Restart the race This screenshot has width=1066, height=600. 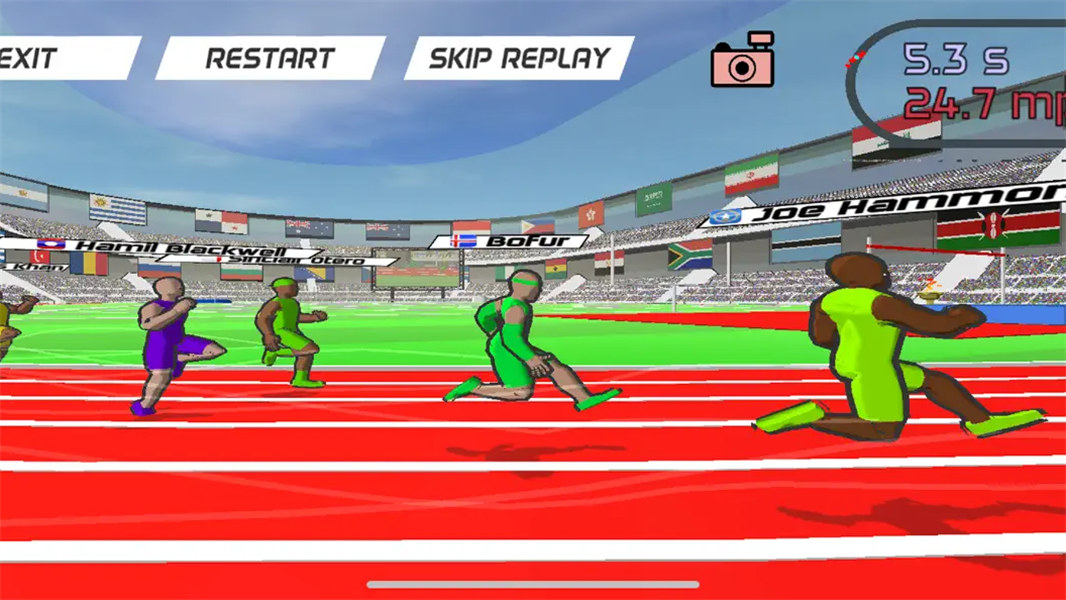pyautogui.click(x=270, y=58)
